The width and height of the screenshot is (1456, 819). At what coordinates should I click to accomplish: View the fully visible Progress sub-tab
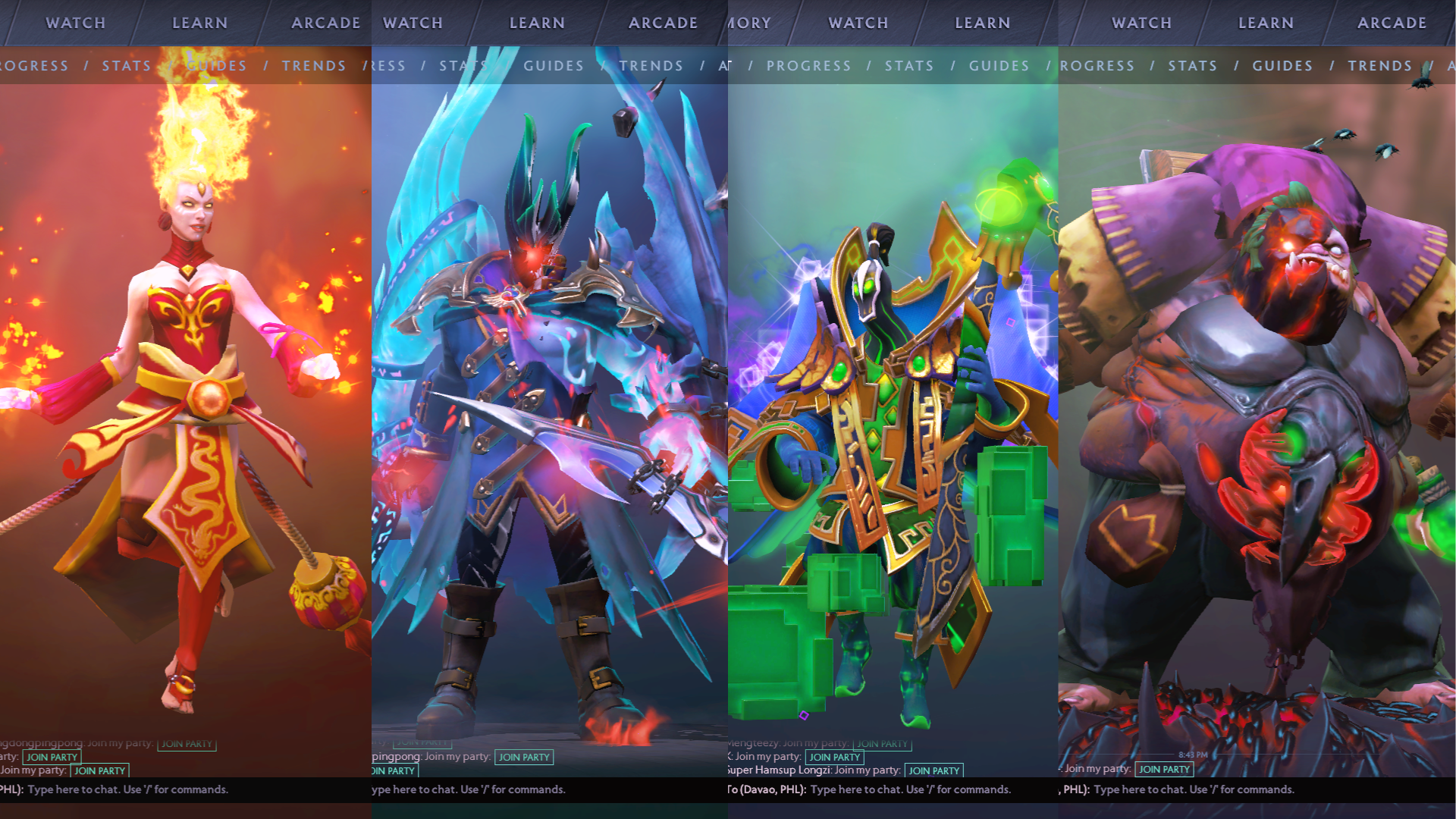point(808,66)
